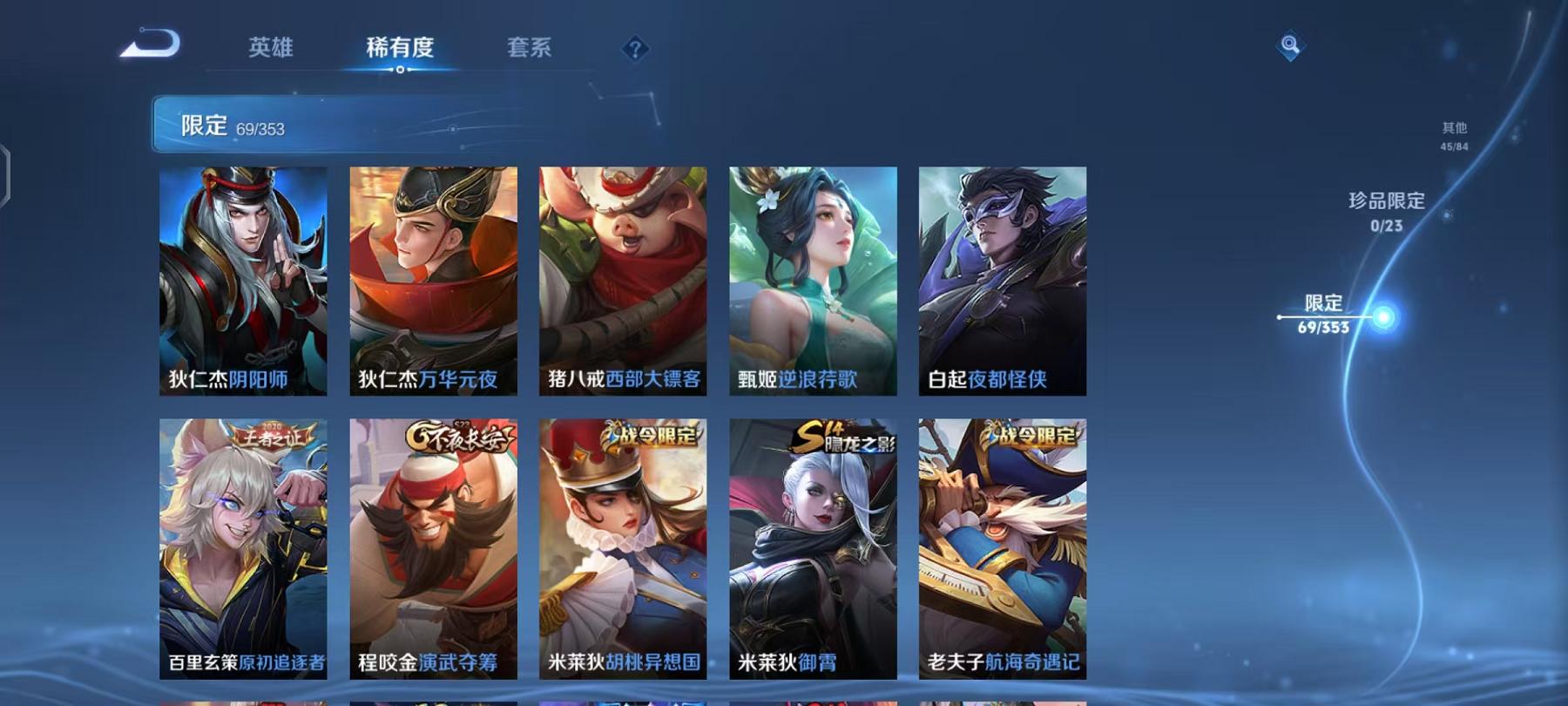Switch to the 英雄 tab

click(x=271, y=50)
